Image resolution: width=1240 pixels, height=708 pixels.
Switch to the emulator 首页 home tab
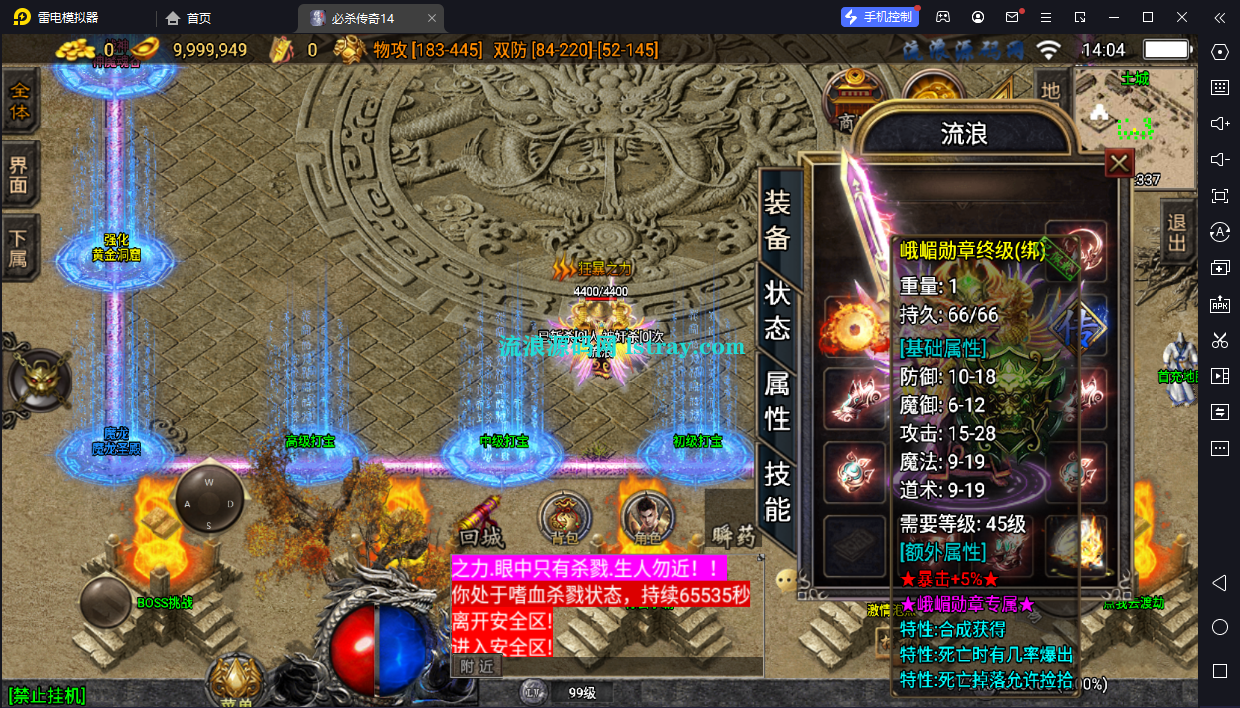pos(188,18)
